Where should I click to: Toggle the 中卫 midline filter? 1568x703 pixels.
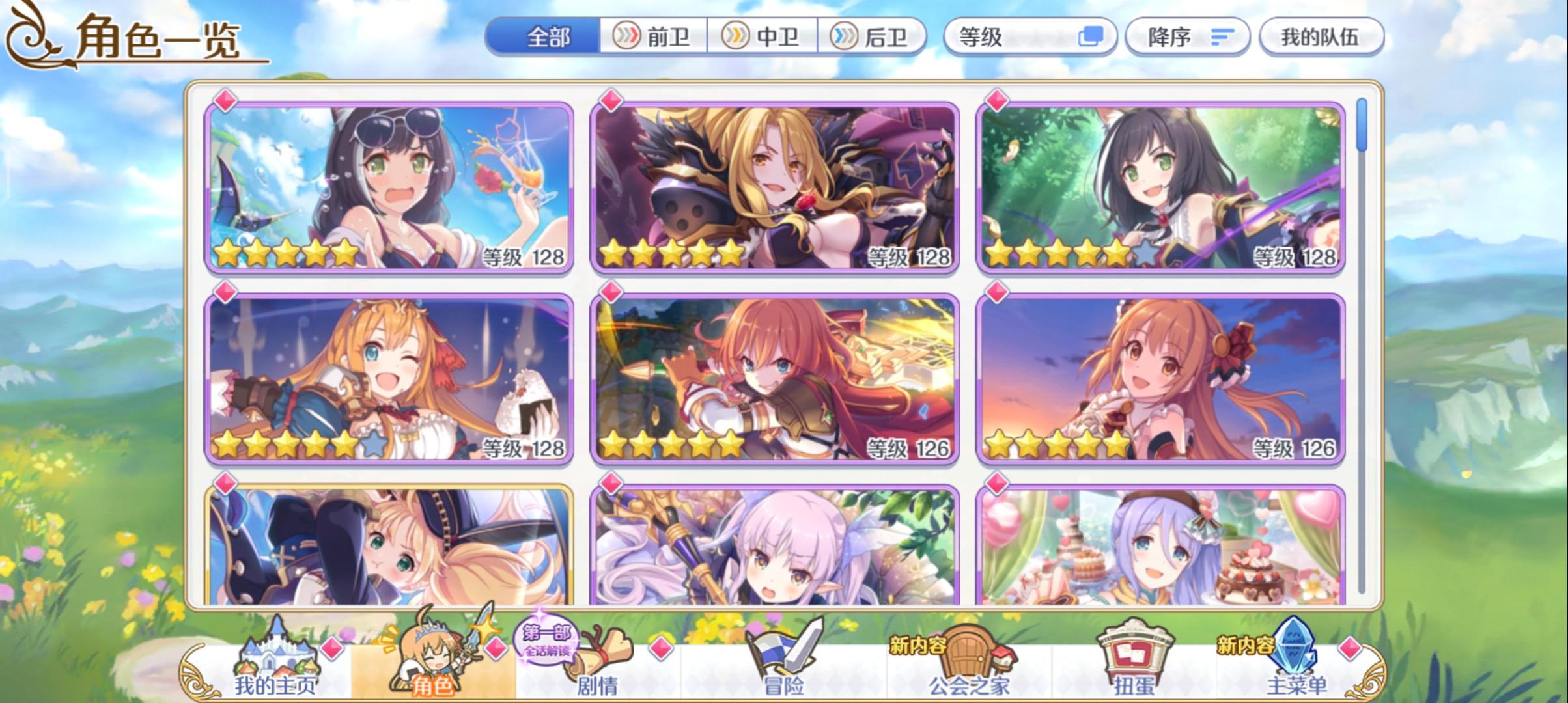click(x=764, y=37)
